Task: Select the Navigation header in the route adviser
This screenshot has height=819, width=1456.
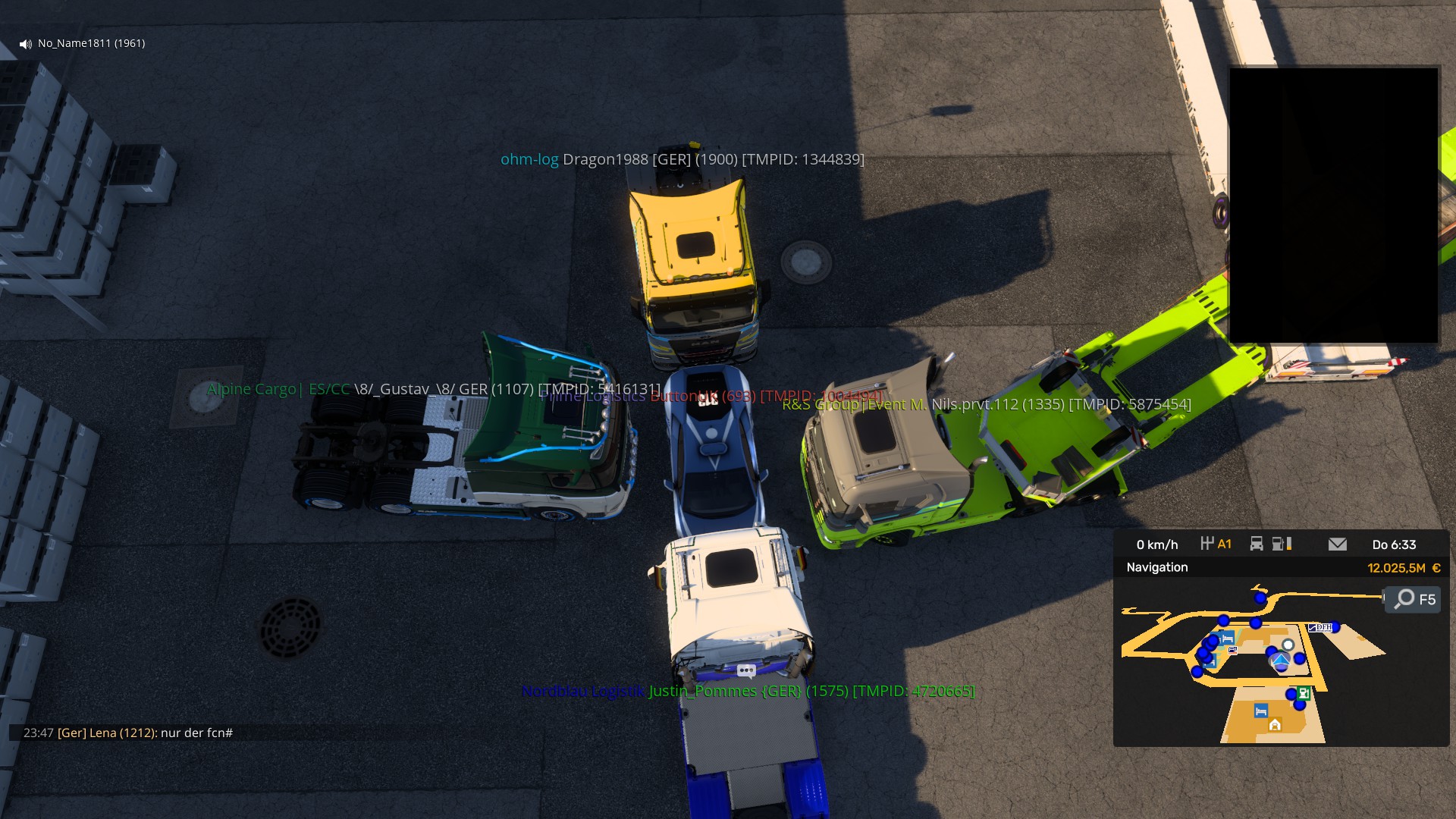Action: tap(1157, 567)
